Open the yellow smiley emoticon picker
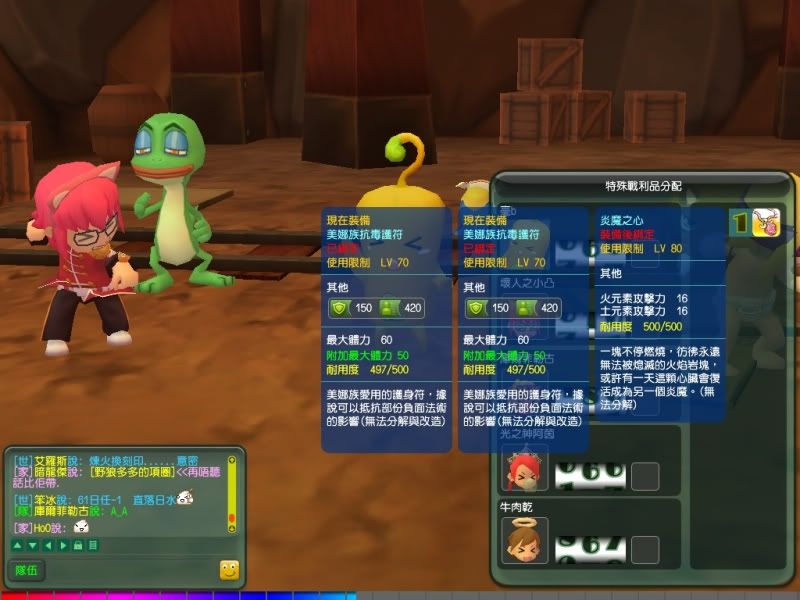 pos(229,570)
